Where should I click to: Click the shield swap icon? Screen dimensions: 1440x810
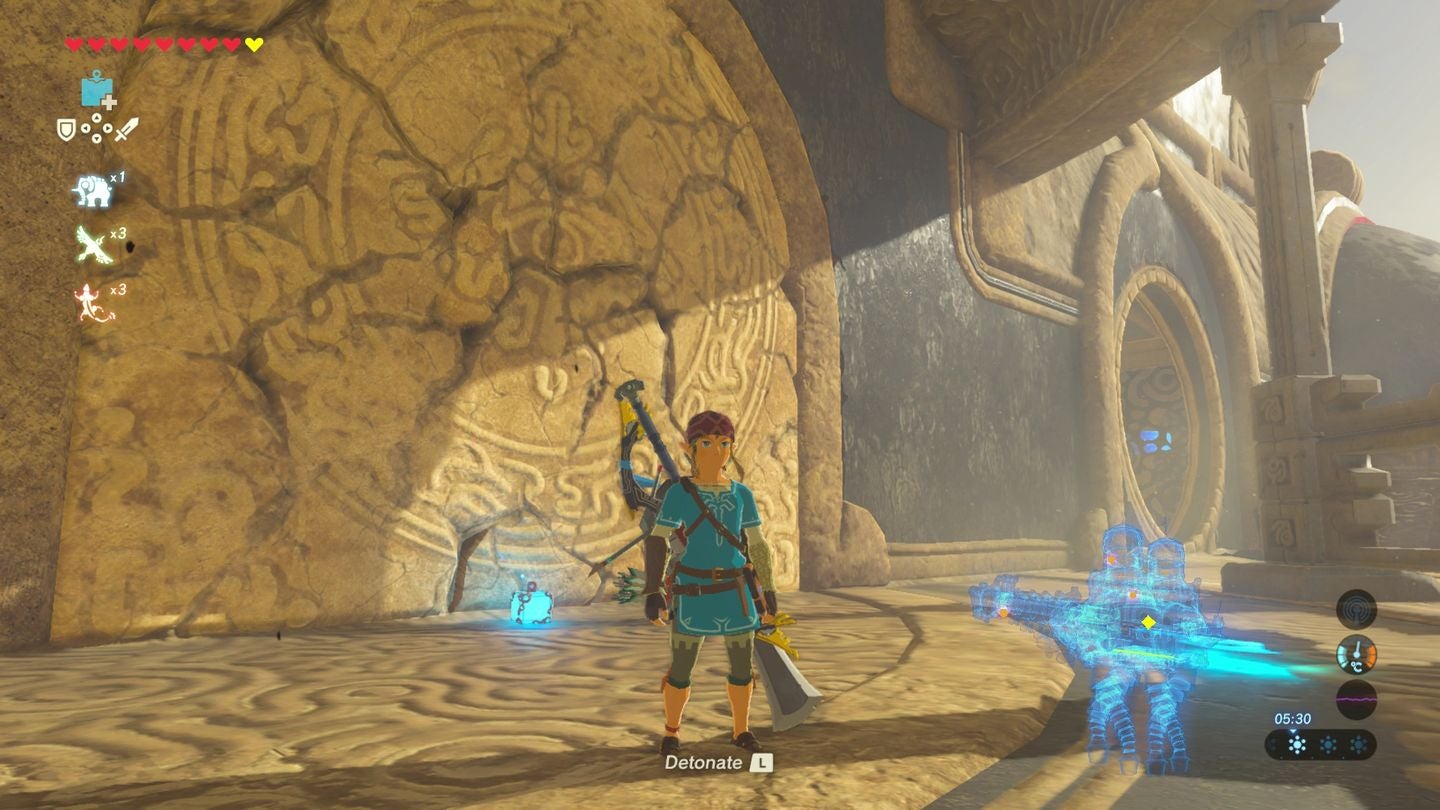click(66, 130)
